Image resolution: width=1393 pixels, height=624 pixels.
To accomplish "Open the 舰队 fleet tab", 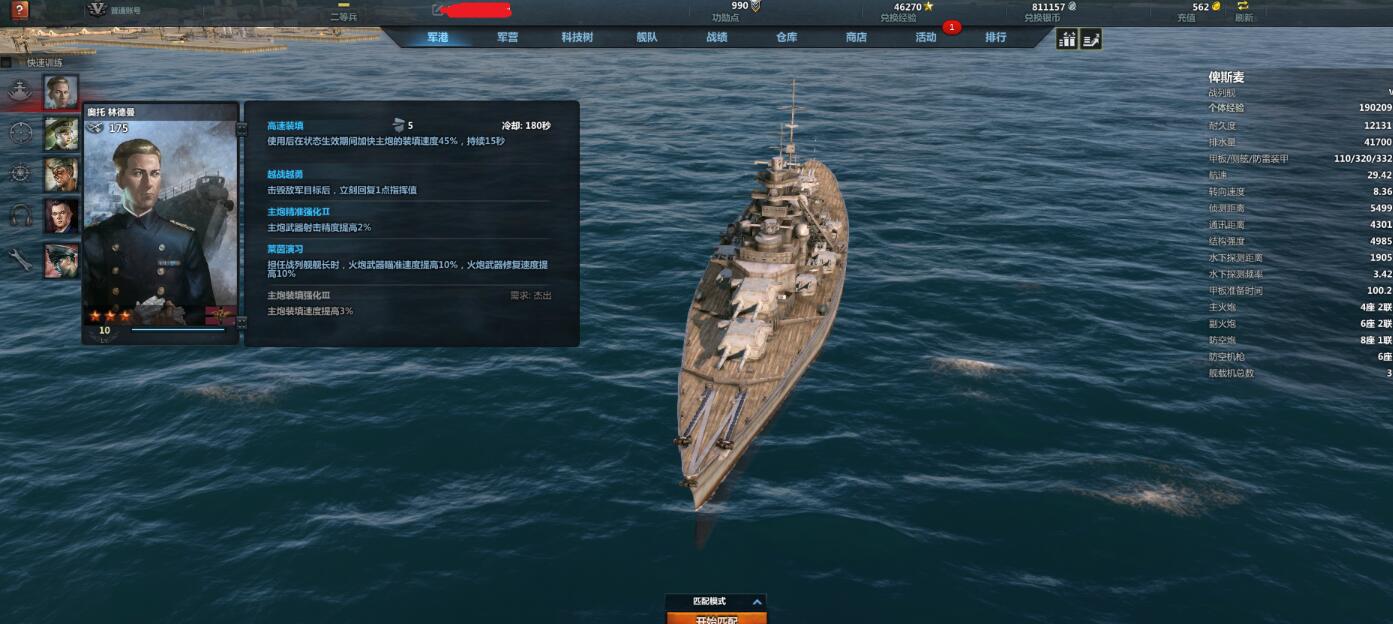I will pos(647,38).
